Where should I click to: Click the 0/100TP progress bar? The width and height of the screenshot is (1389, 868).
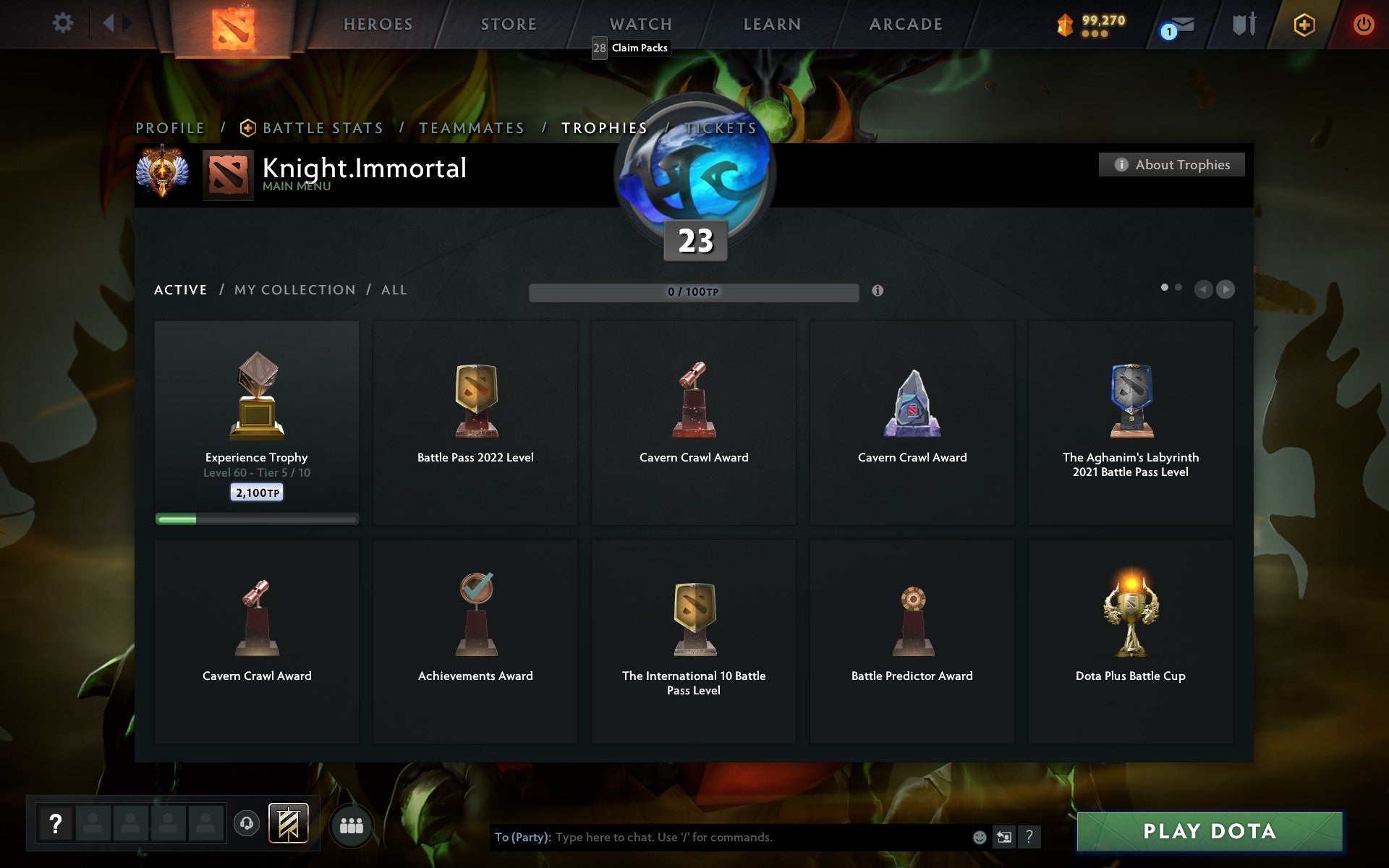[694, 292]
